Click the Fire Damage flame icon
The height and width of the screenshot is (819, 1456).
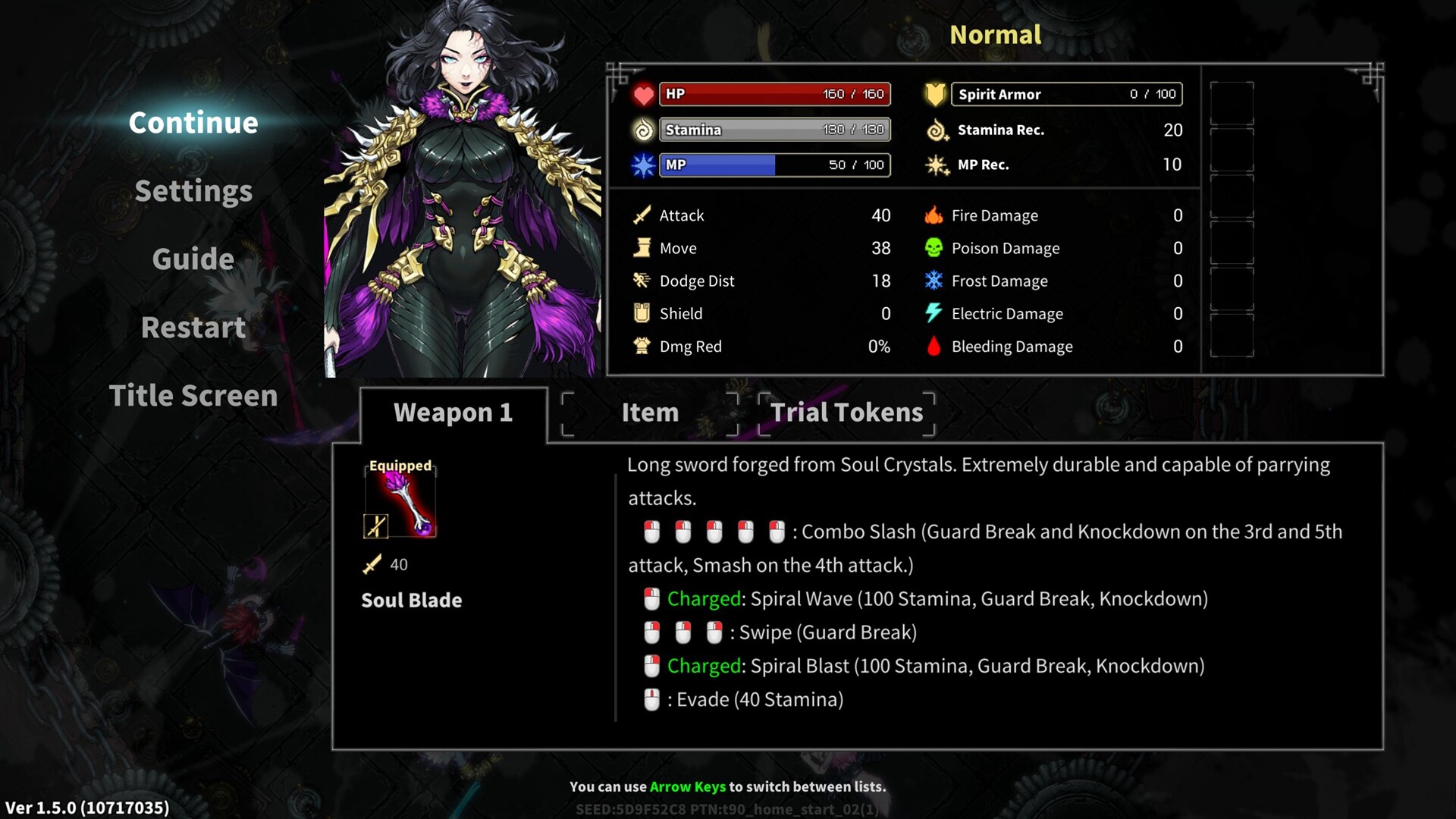934,215
